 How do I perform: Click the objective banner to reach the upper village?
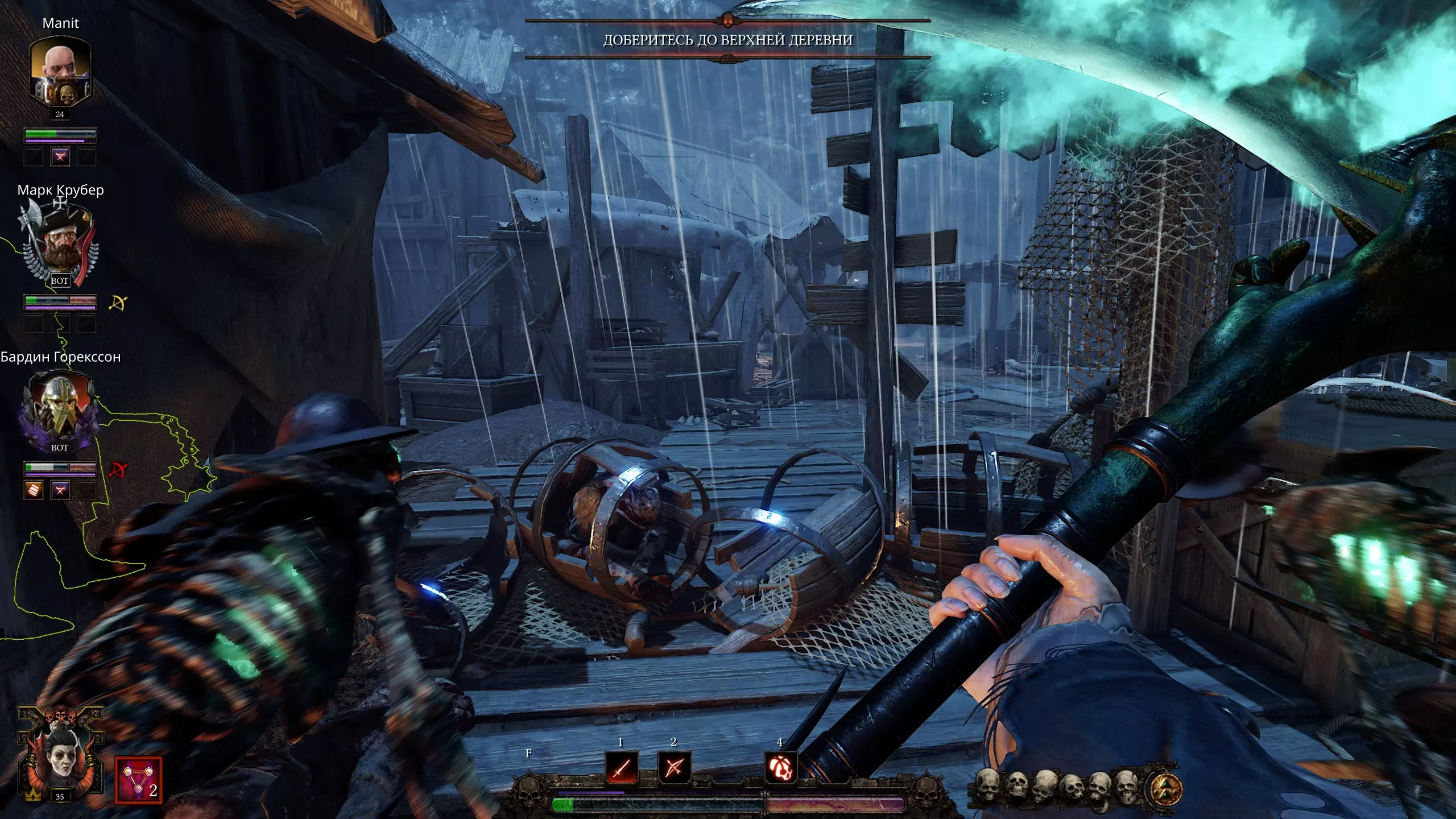727,39
